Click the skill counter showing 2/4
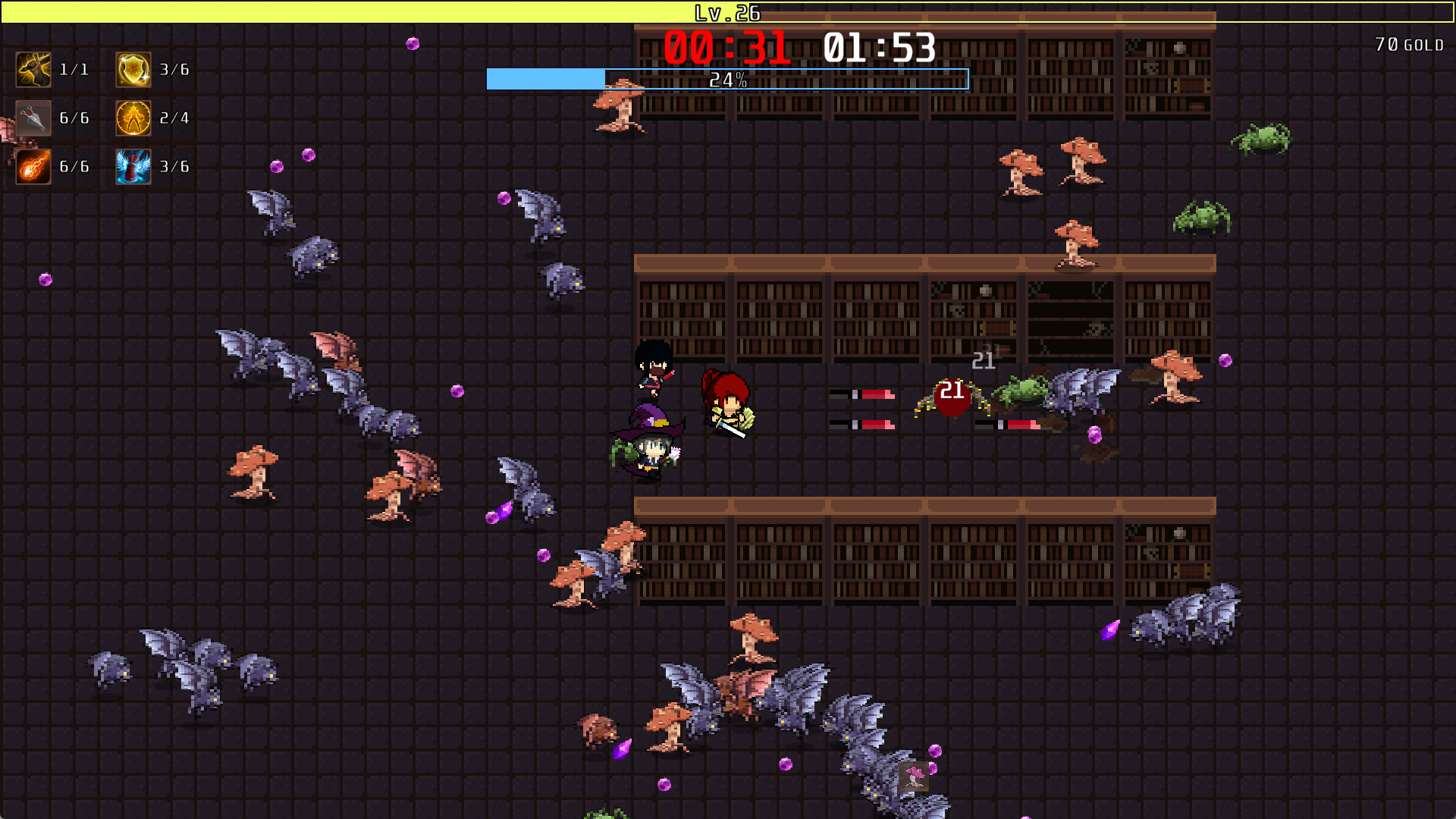The height and width of the screenshot is (819, 1456). point(174,118)
